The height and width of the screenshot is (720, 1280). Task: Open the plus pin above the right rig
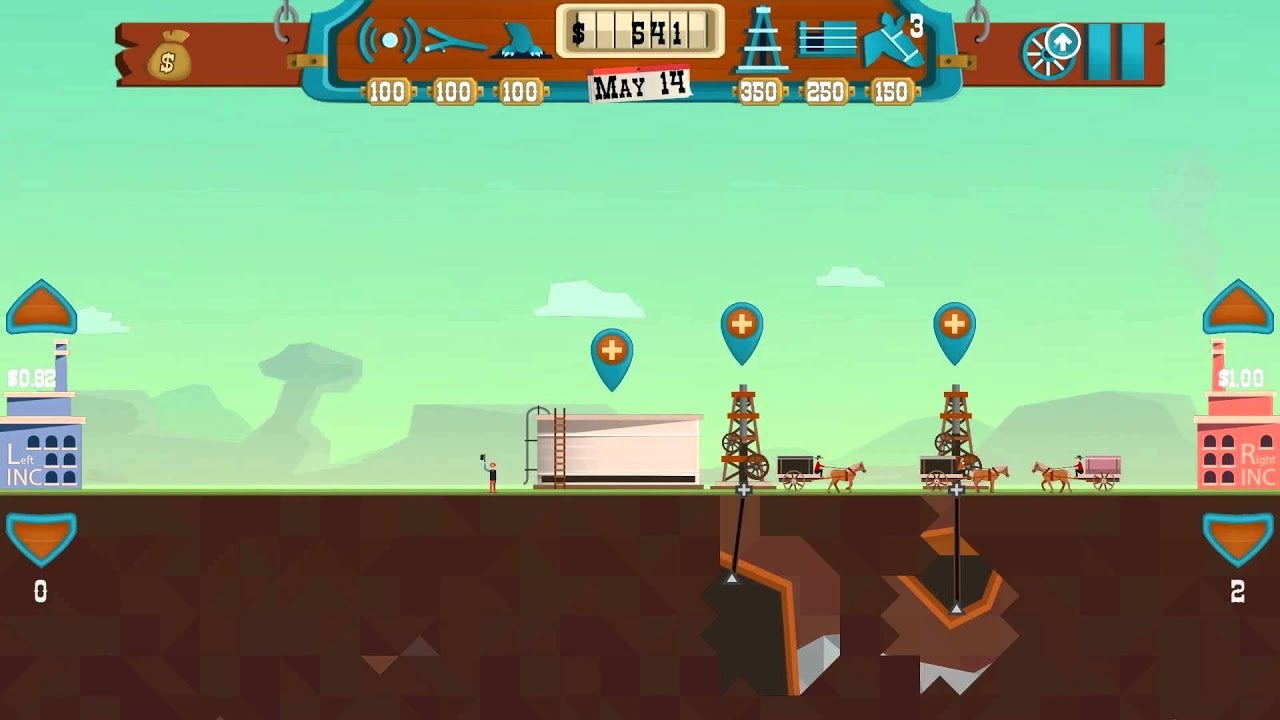tap(953, 323)
